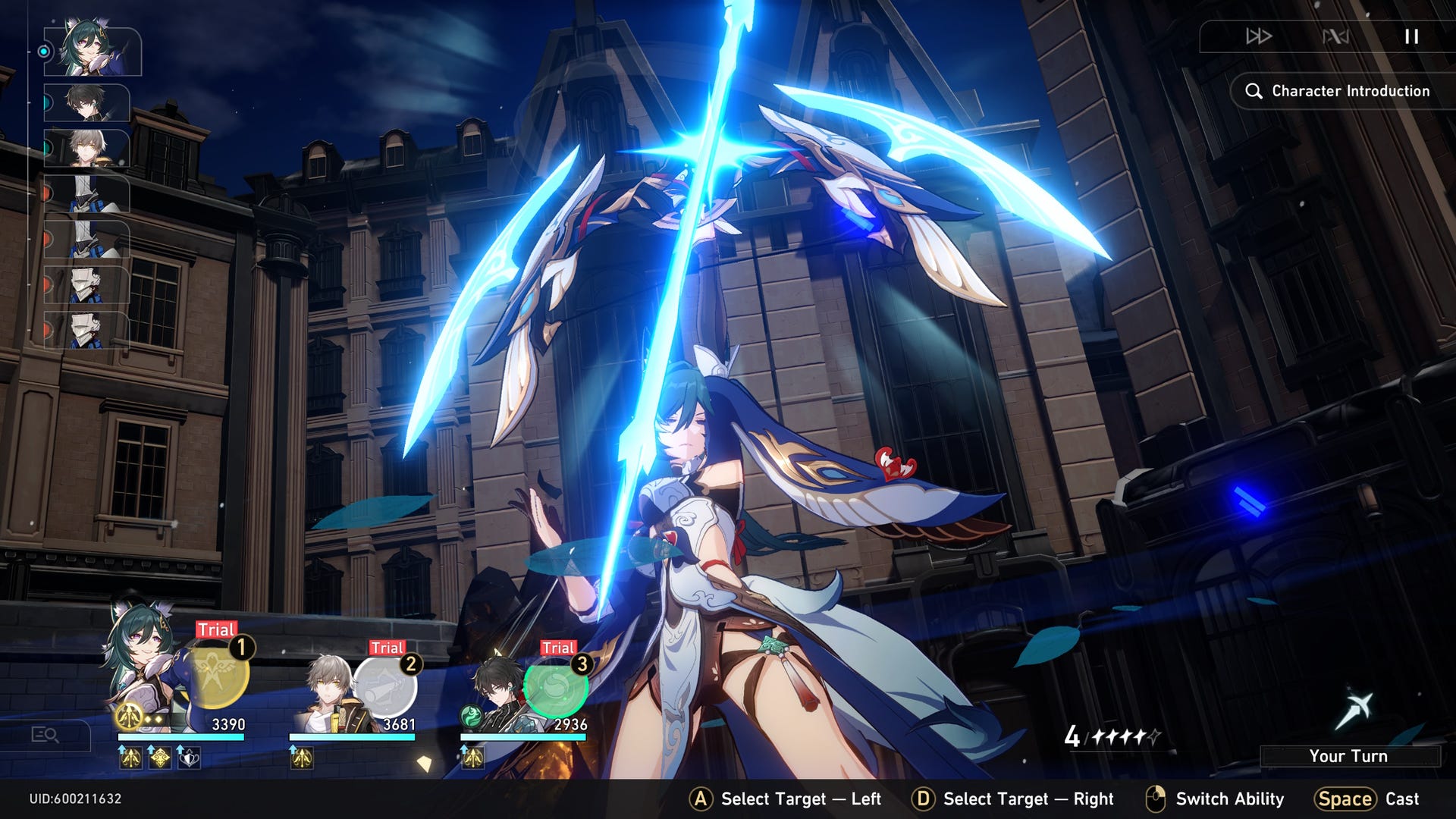This screenshot has height=819, width=1456.
Task: Open the battle details magnifier panel
Action: [45, 734]
